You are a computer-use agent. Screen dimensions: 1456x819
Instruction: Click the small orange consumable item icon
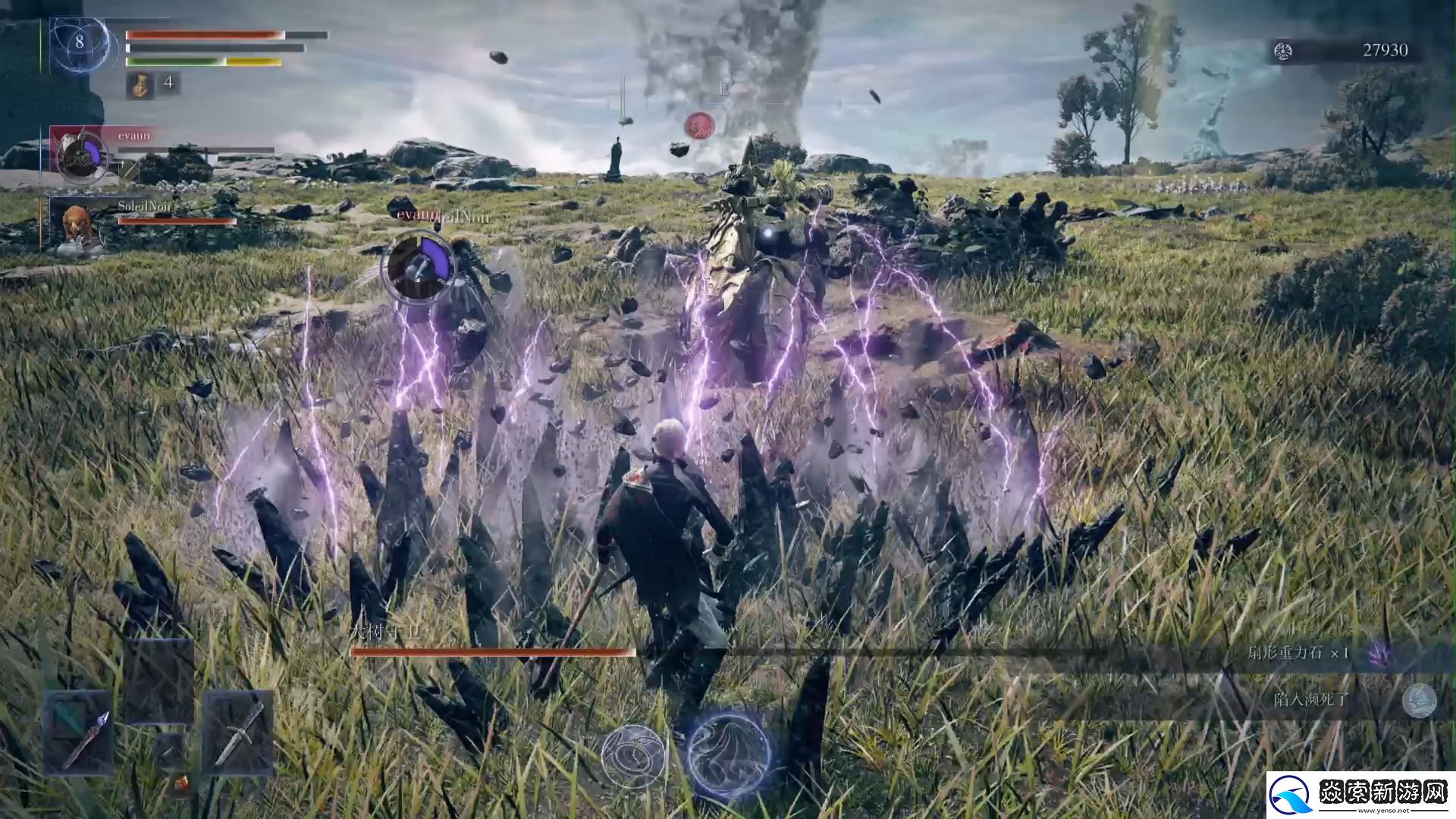[x=181, y=783]
